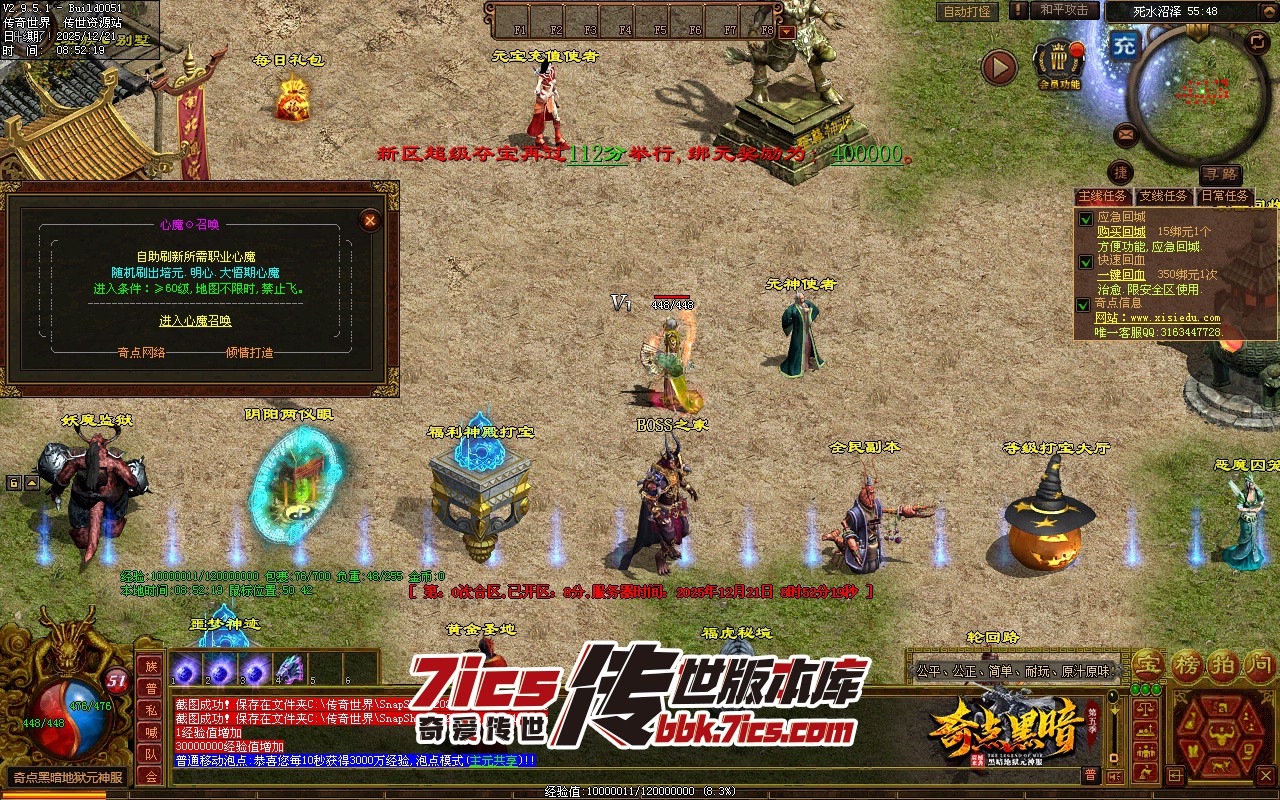Click the 进入心魔召唤 link

coord(195,321)
